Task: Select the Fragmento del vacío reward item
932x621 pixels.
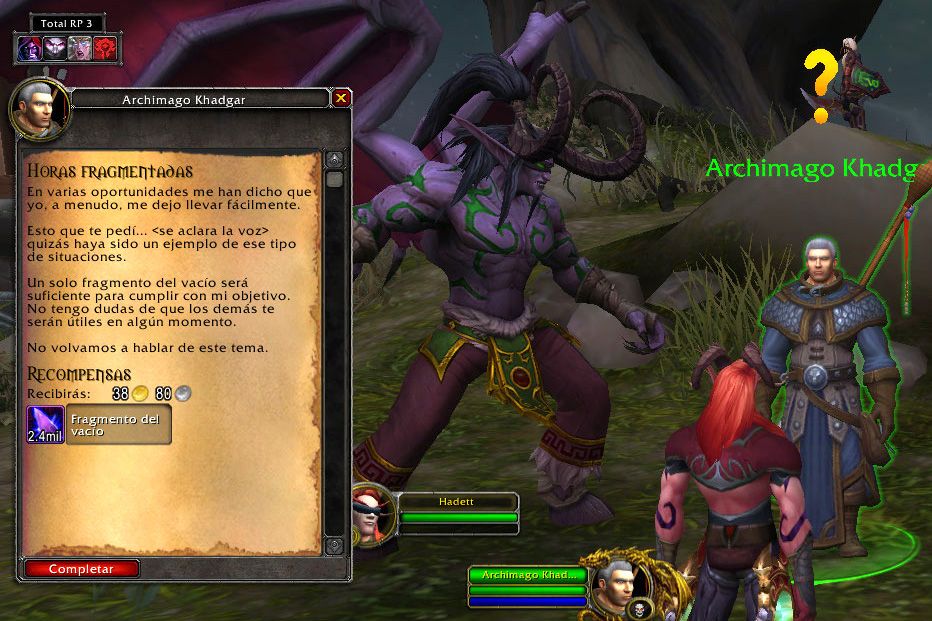Action: (x=100, y=425)
